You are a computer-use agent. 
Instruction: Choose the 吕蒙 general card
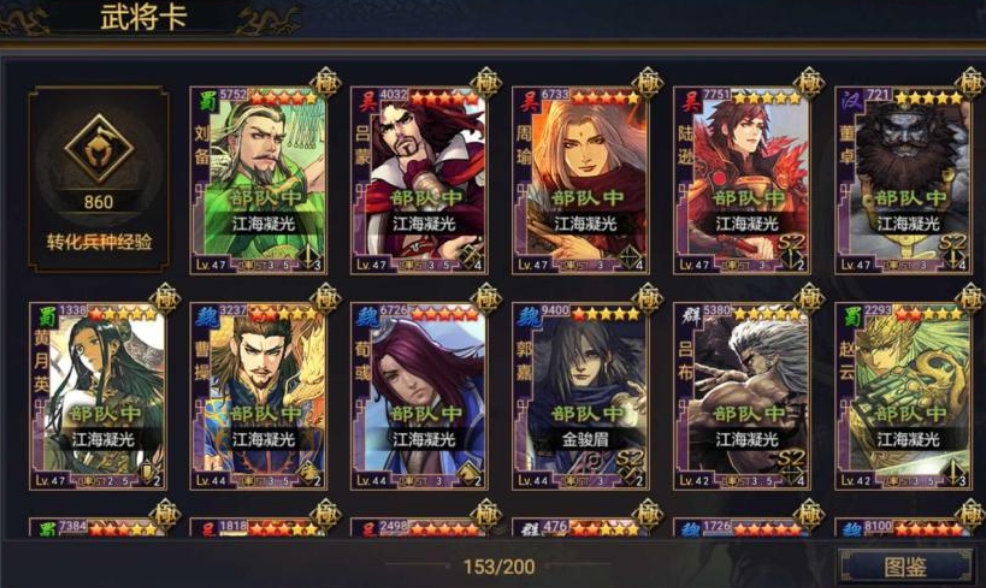419,180
